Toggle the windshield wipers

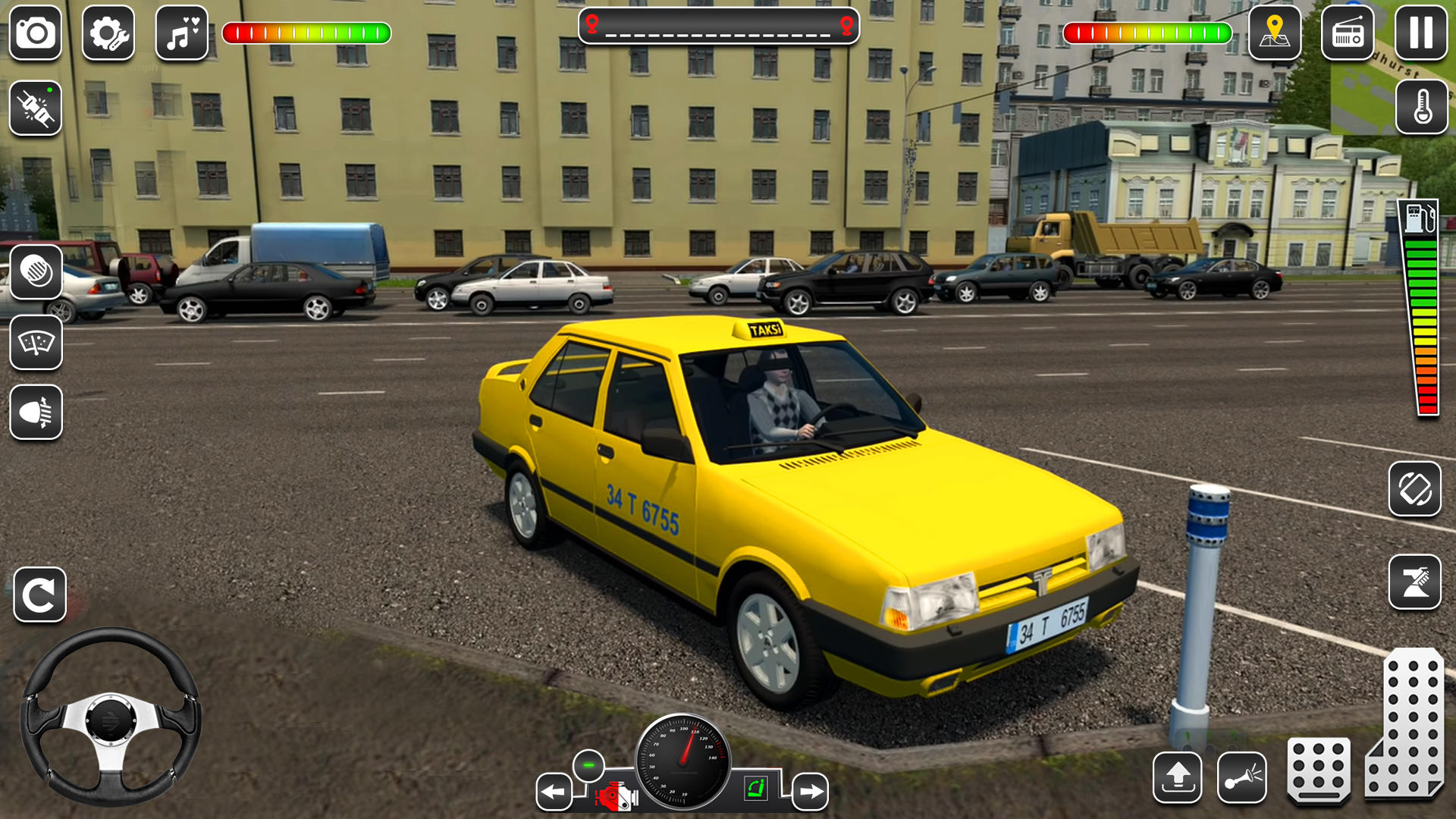[x=36, y=342]
